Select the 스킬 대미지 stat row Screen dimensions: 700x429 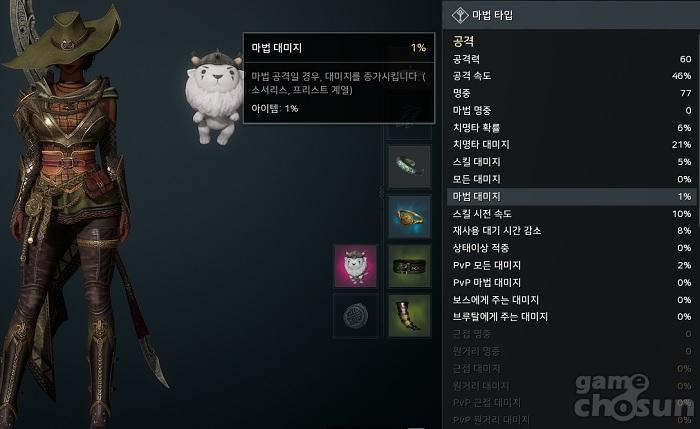point(570,162)
